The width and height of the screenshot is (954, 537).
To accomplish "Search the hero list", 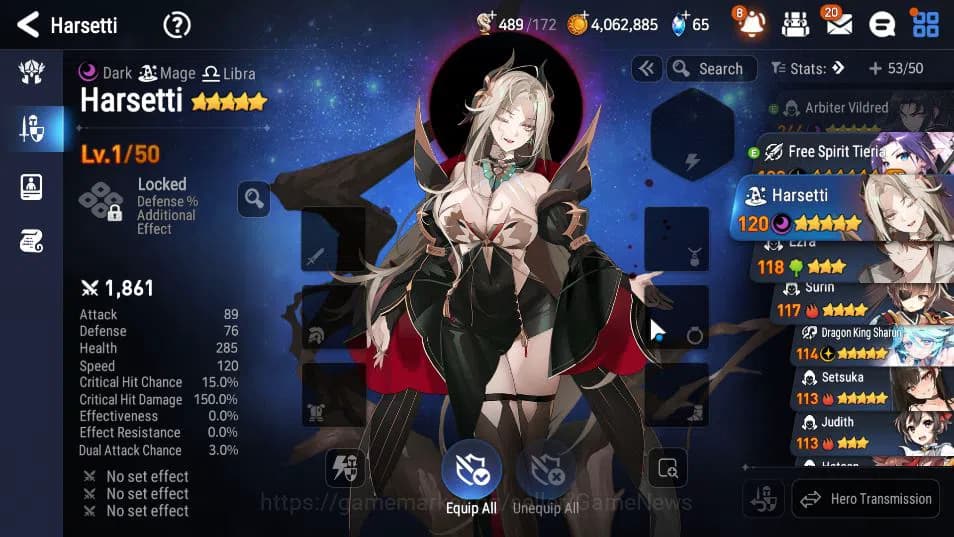I will click(x=708, y=69).
